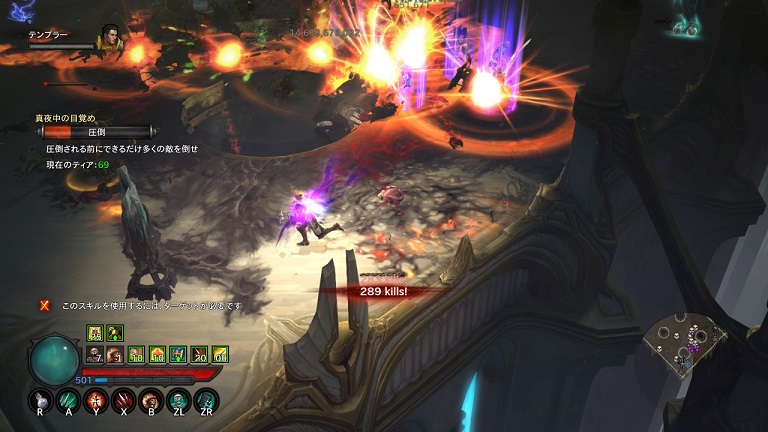The width and height of the screenshot is (768, 432).
Task: Trigger the red burst skill icon
Action: point(97,401)
